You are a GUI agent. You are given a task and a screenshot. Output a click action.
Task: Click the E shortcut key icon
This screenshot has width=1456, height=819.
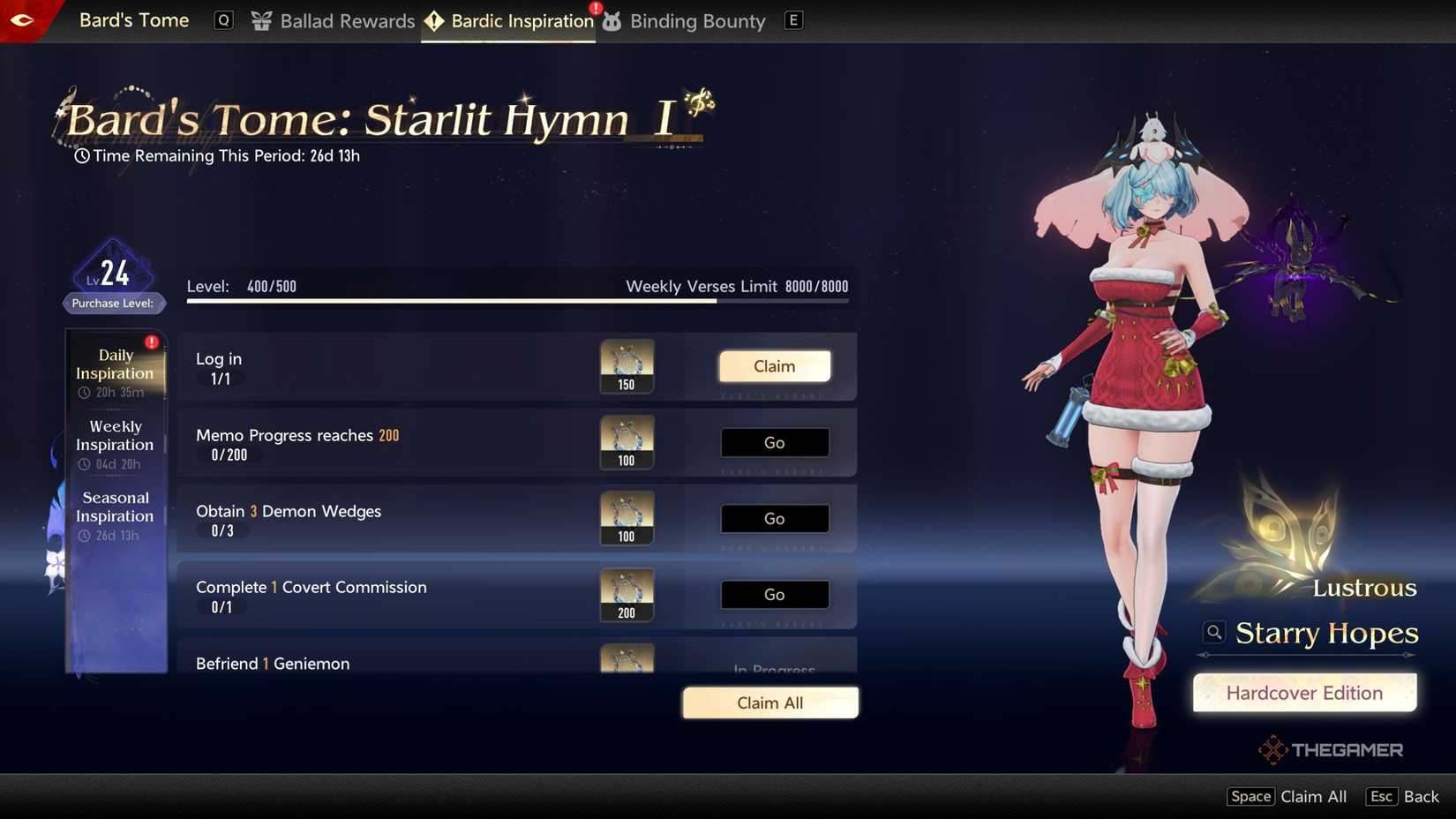tap(792, 19)
